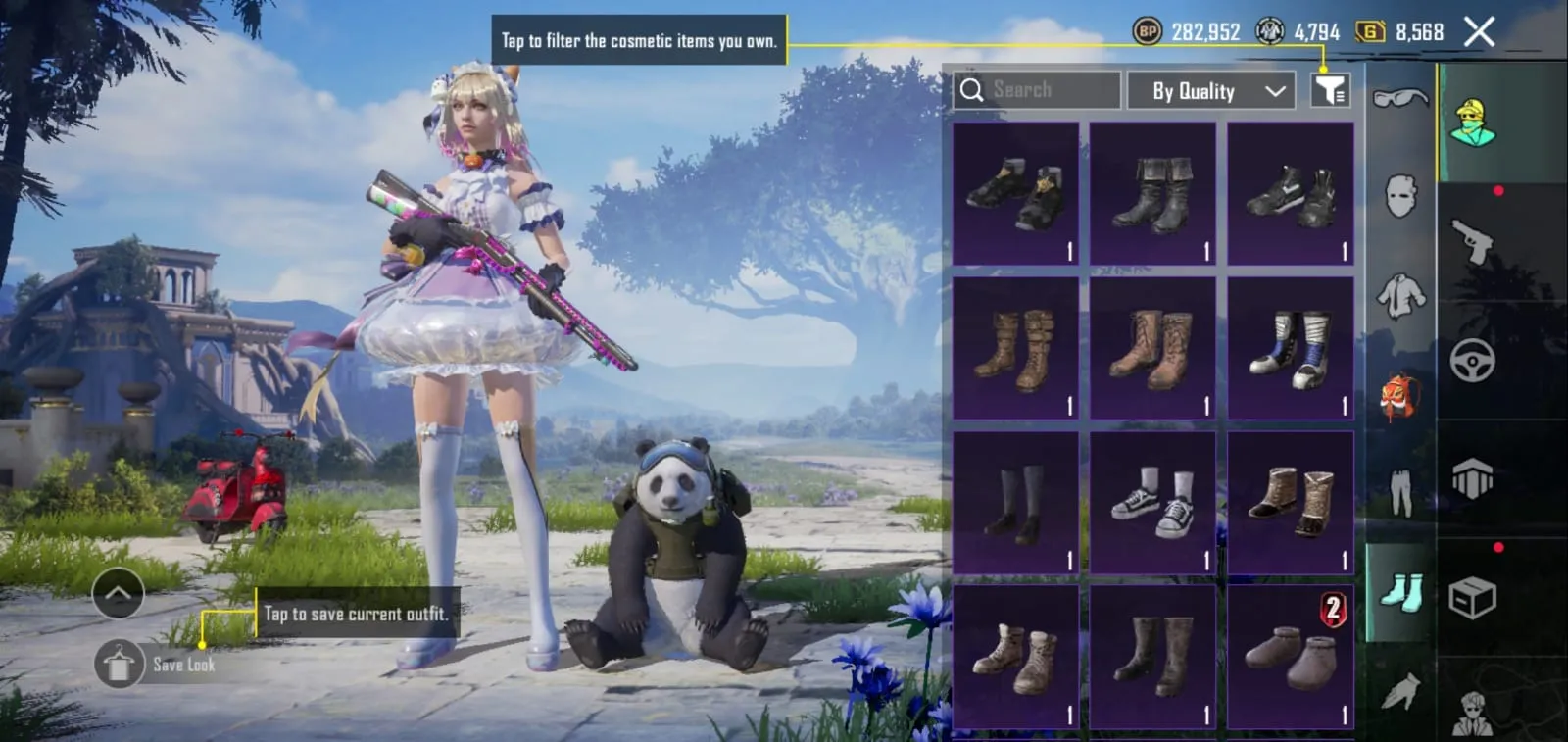The width and height of the screenshot is (1568, 742).
Task: Open the gloves customization slot
Action: (1399, 693)
